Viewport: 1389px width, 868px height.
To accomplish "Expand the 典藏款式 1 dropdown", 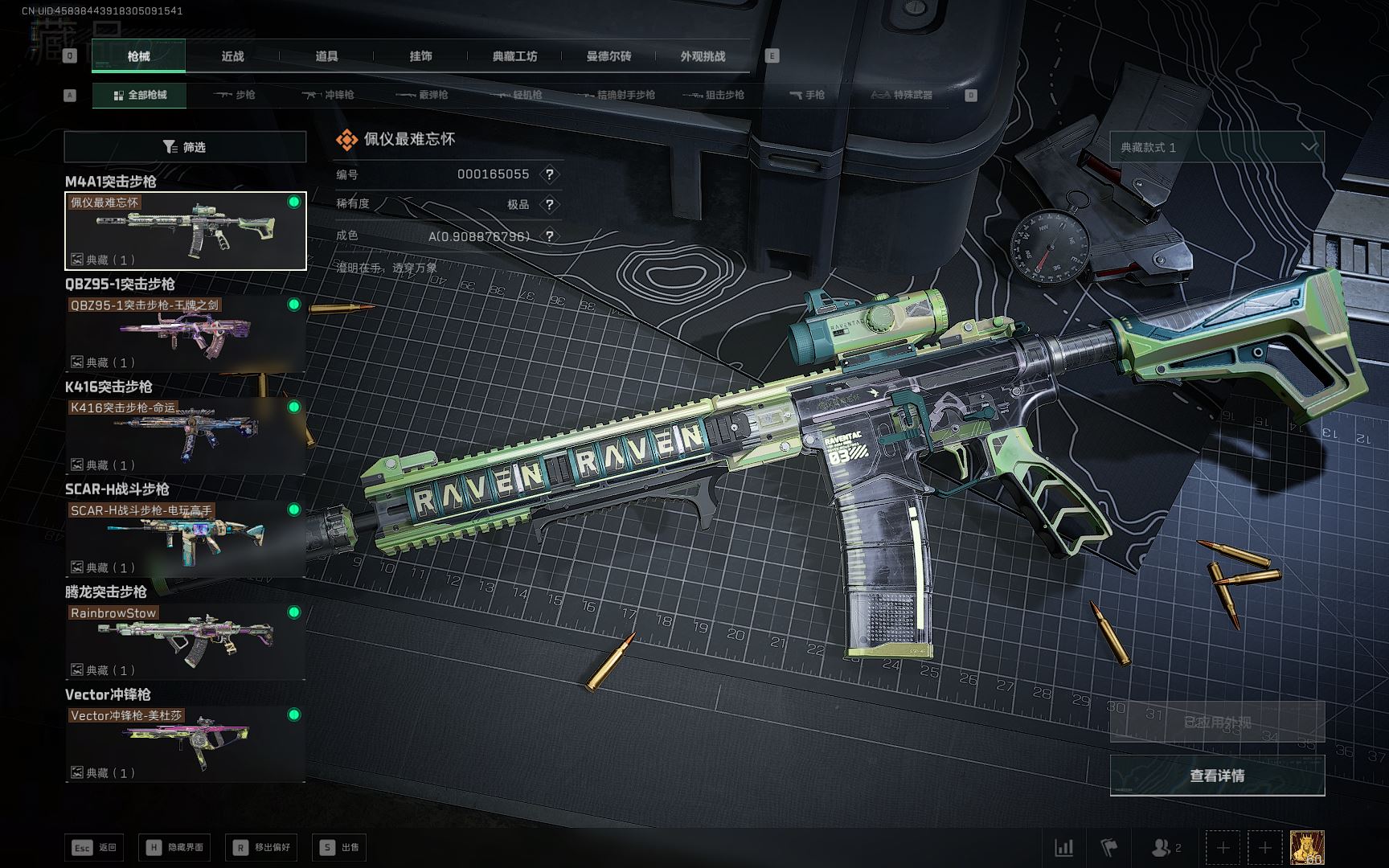I will (x=1217, y=147).
